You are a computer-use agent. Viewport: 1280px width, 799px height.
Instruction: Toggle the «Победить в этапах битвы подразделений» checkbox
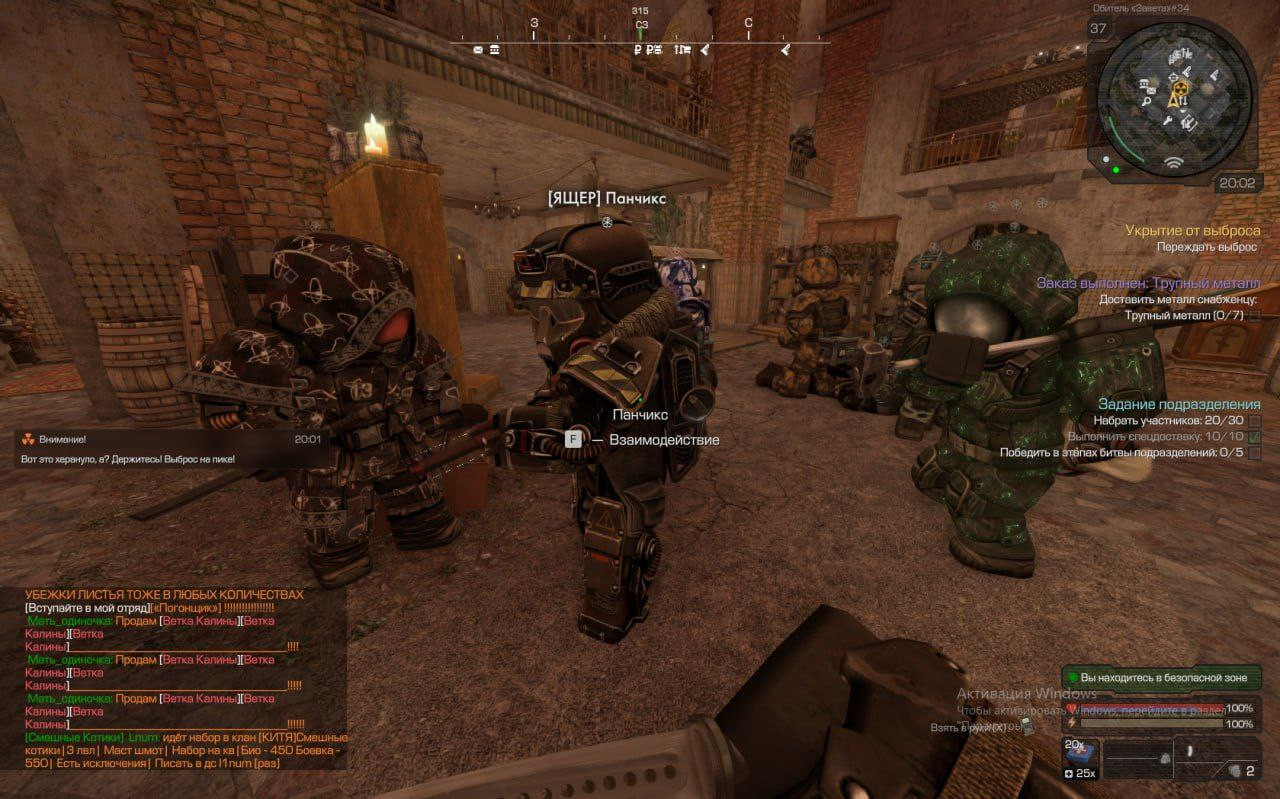coord(1254,453)
